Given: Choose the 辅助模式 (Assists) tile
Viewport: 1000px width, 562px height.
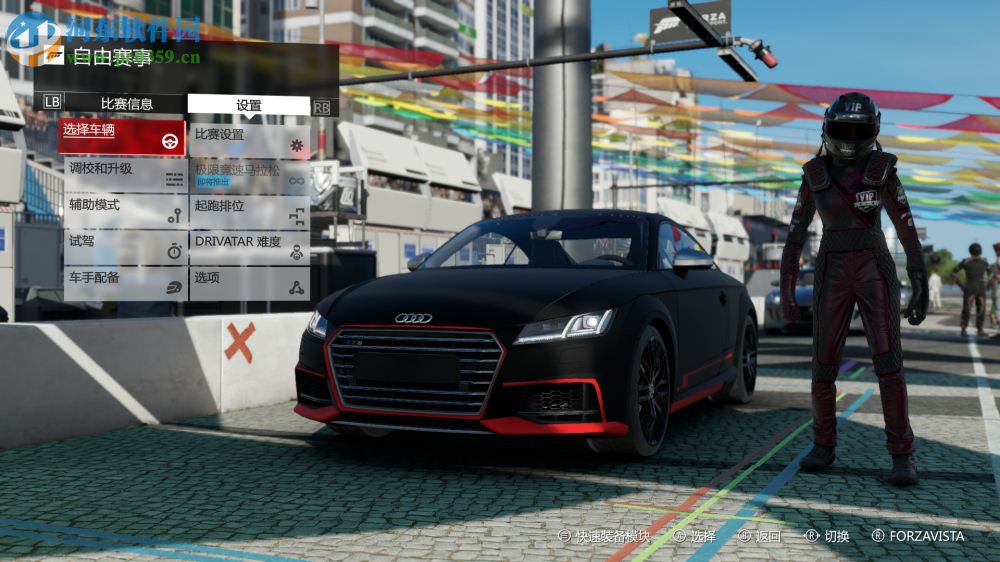Looking at the screenshot, I should click(124, 211).
